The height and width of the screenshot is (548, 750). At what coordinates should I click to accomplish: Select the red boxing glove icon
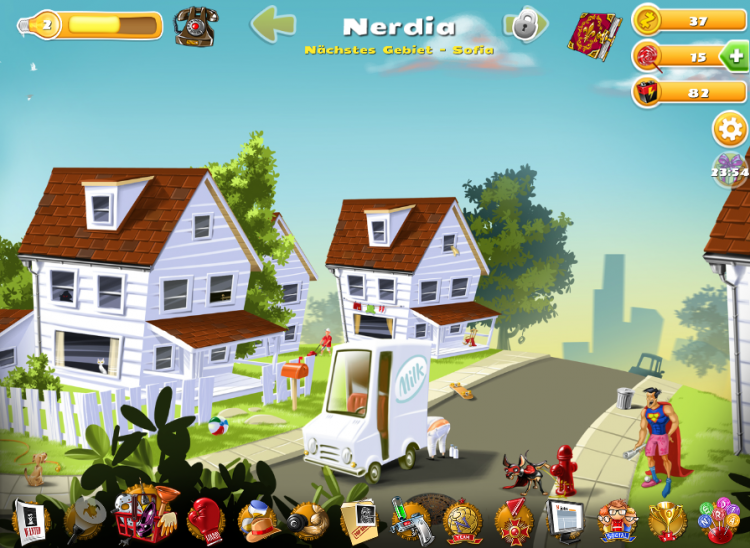pos(205,520)
